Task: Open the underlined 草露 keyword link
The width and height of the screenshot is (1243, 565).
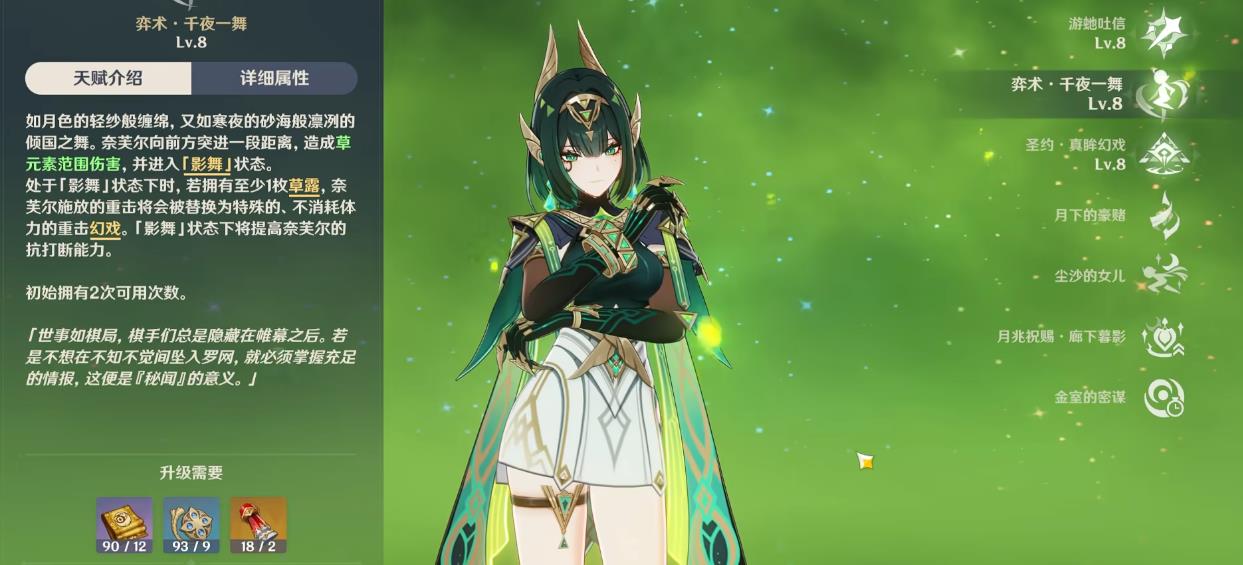Action: [304, 186]
